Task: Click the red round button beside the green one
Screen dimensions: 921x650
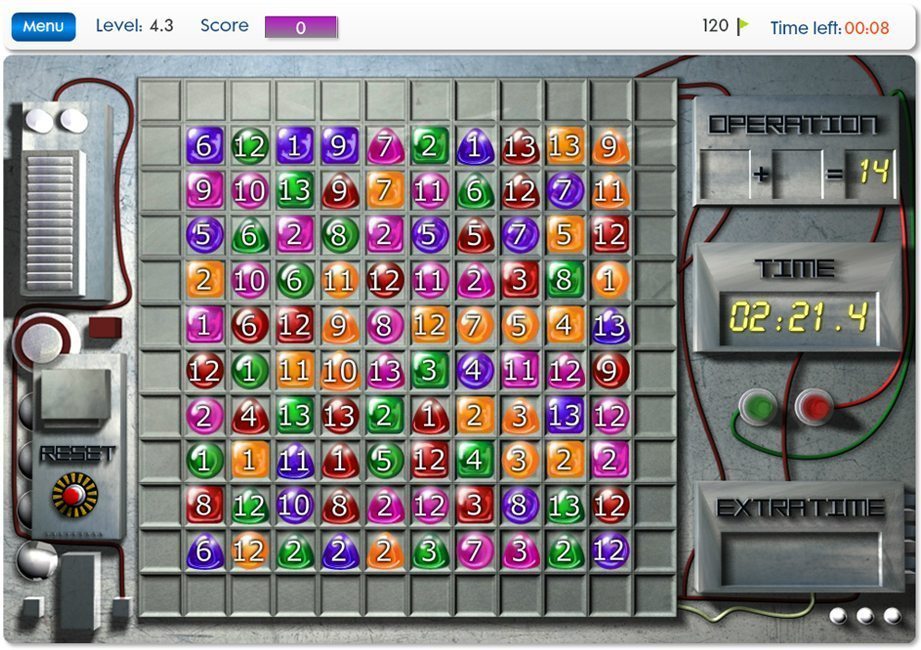Action: 813,407
